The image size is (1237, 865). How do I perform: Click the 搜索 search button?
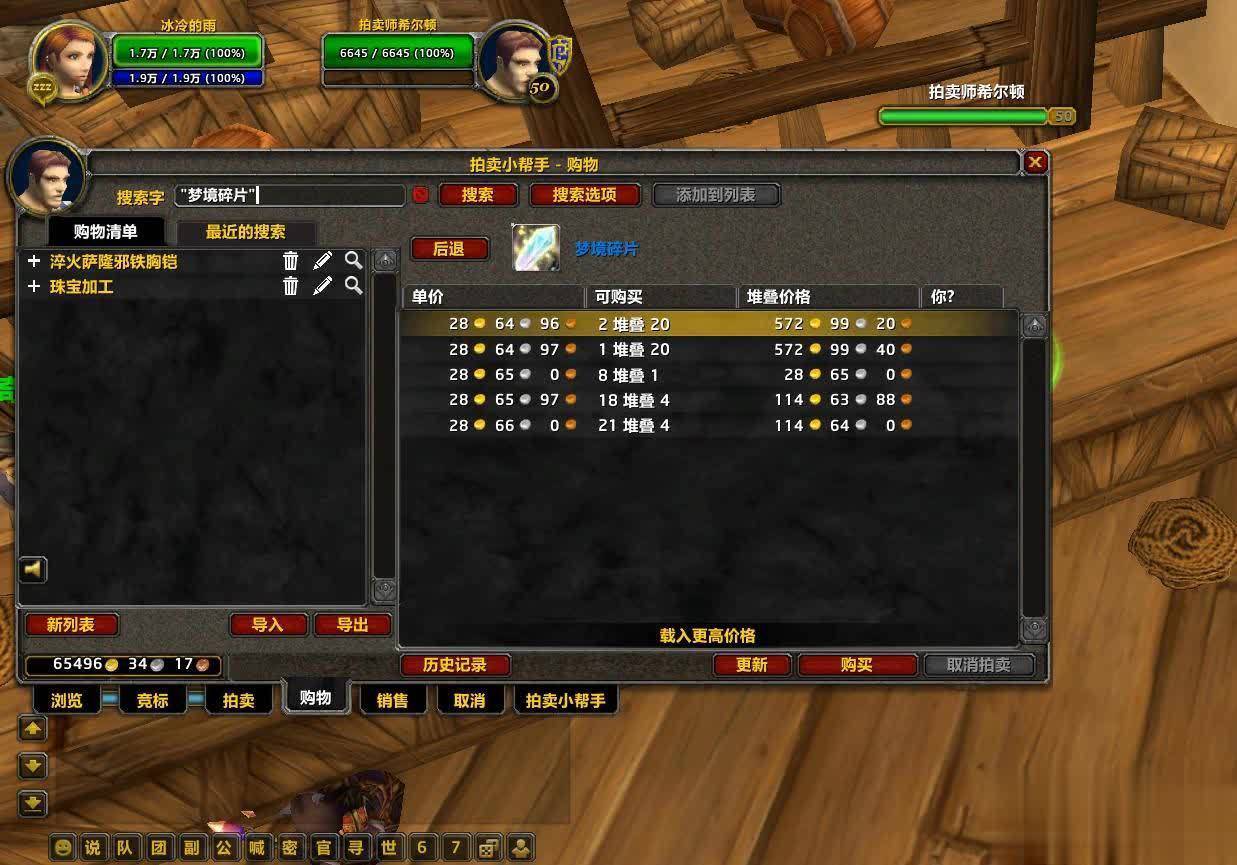[x=477, y=195]
